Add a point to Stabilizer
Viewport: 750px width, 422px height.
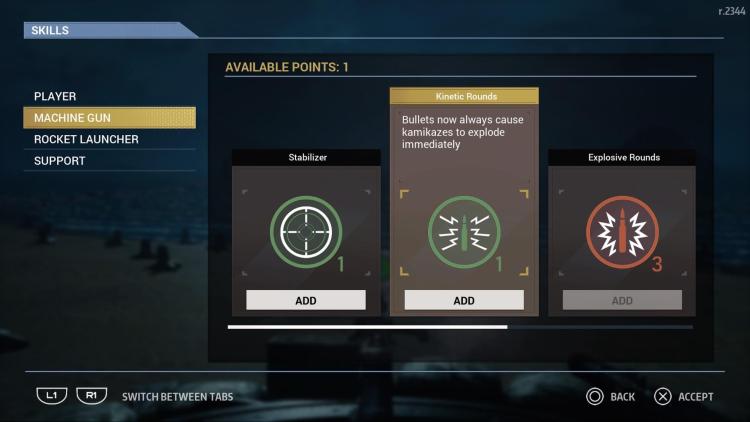point(306,300)
